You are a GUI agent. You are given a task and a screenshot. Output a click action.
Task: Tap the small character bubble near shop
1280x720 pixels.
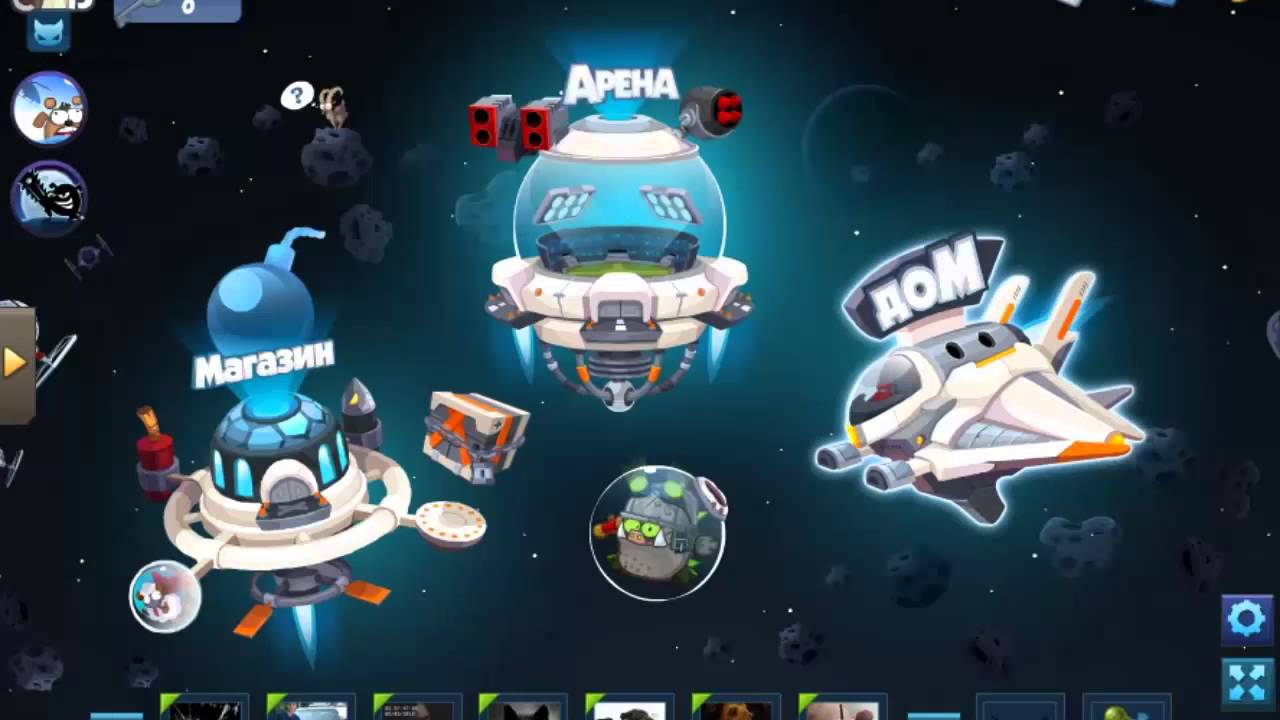pos(165,596)
